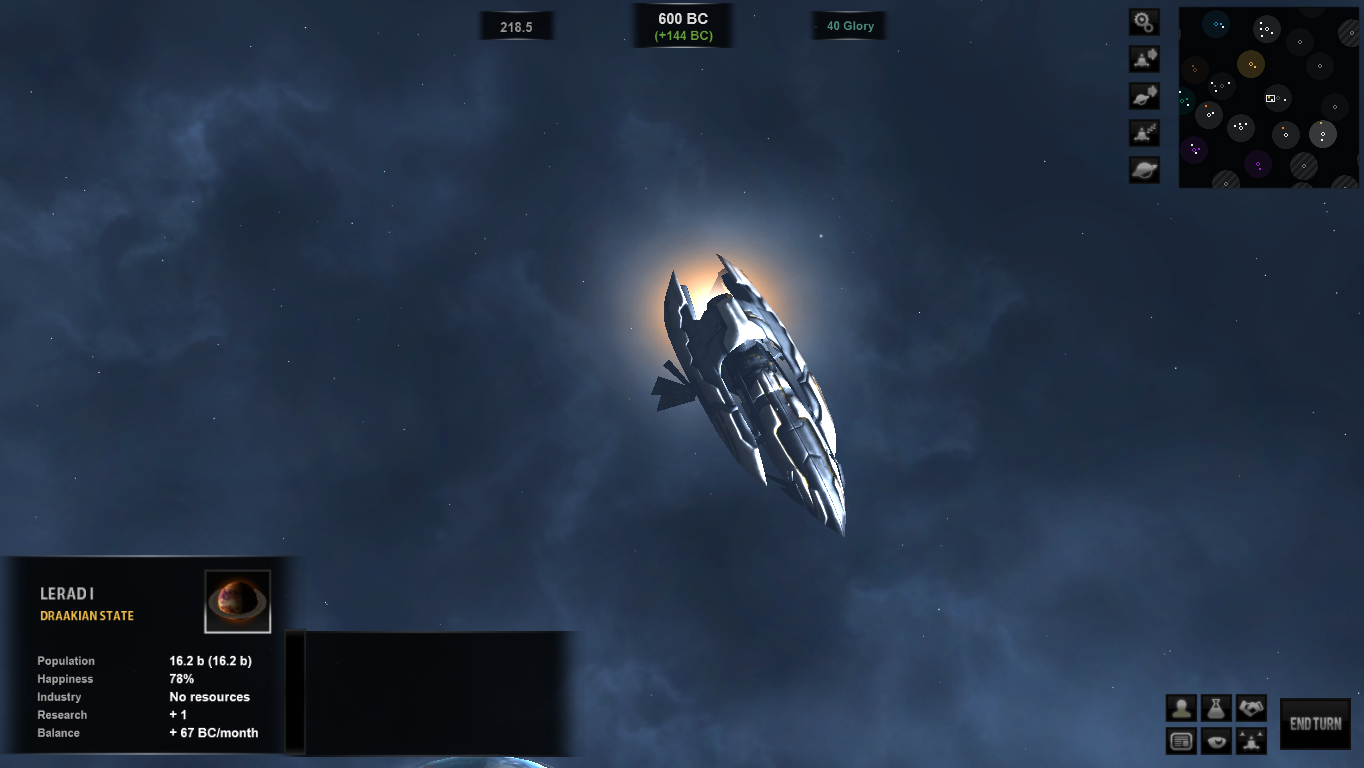Click the 218.5 date display
The height and width of the screenshot is (768, 1364).
point(516,25)
